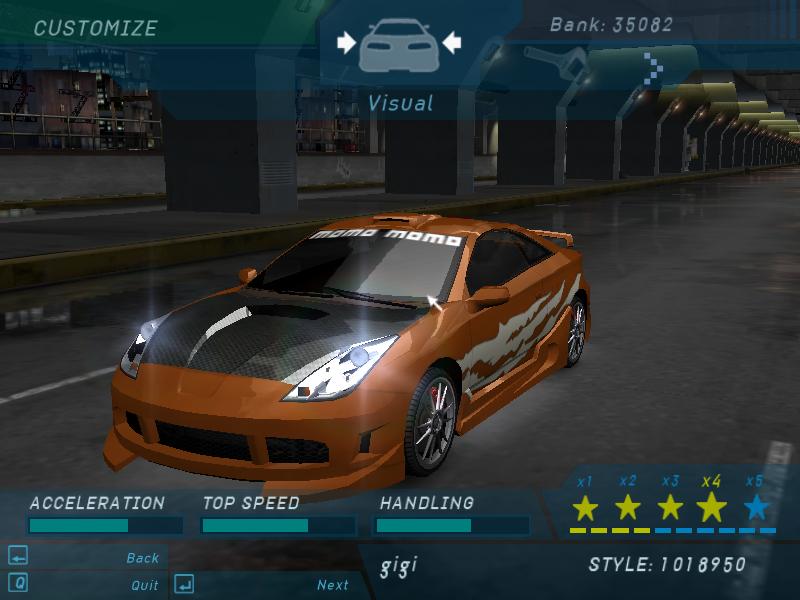Viewport: 800px width, 600px height.
Task: Choose Quit in the bottom bar
Action: pos(144,585)
